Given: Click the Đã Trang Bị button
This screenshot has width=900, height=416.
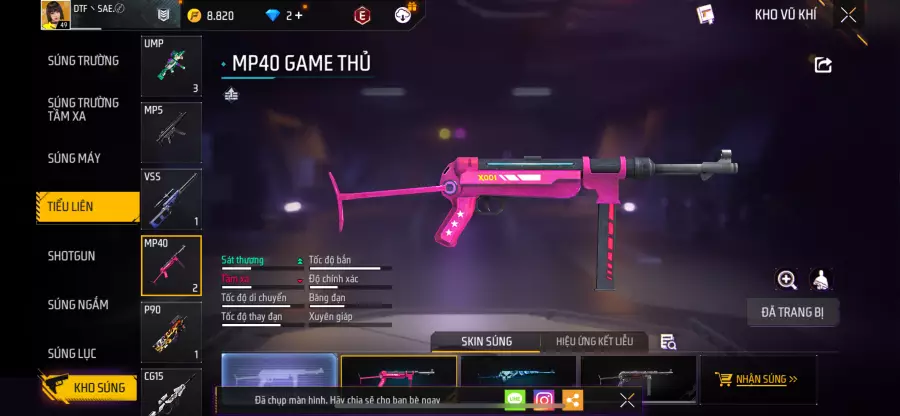Looking at the screenshot, I should click(x=792, y=312).
